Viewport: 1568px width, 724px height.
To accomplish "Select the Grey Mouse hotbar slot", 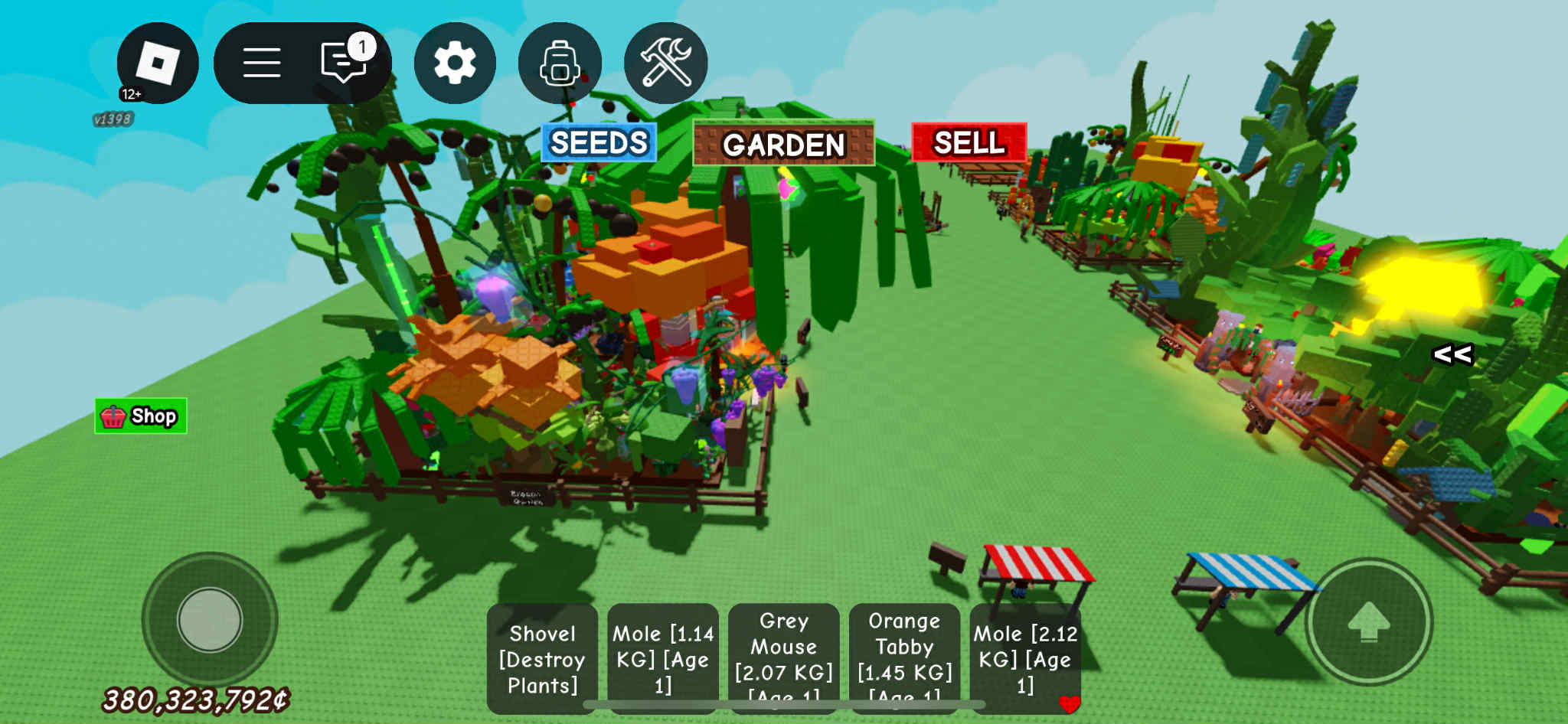I will pyautogui.click(x=783, y=659).
